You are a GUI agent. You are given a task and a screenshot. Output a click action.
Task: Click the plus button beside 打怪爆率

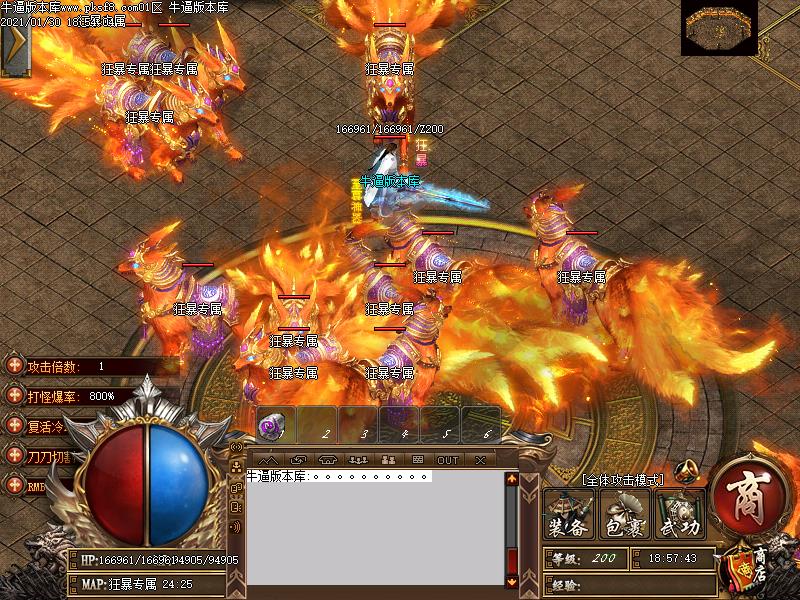14,396
